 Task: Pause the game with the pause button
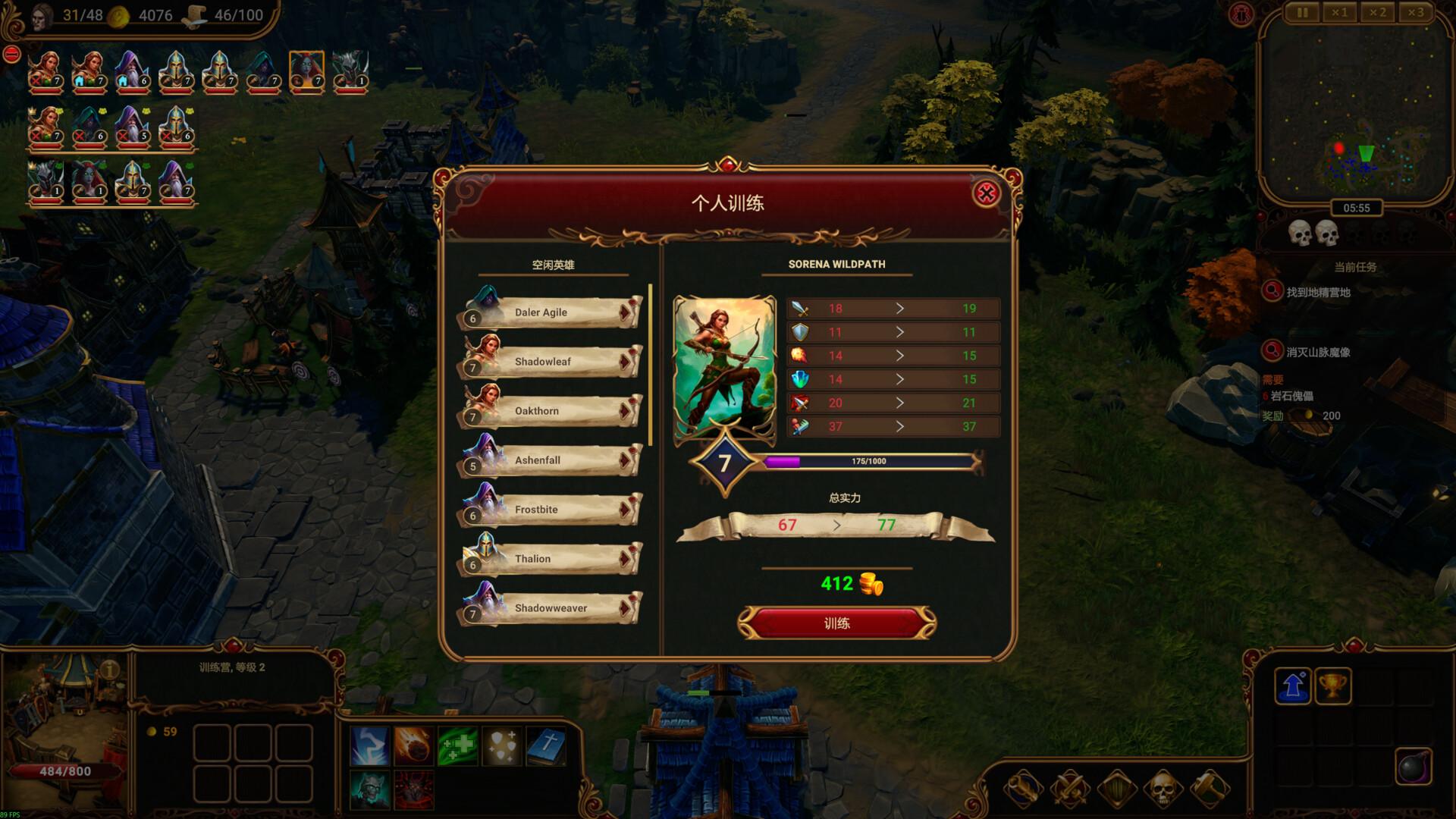point(1302,12)
